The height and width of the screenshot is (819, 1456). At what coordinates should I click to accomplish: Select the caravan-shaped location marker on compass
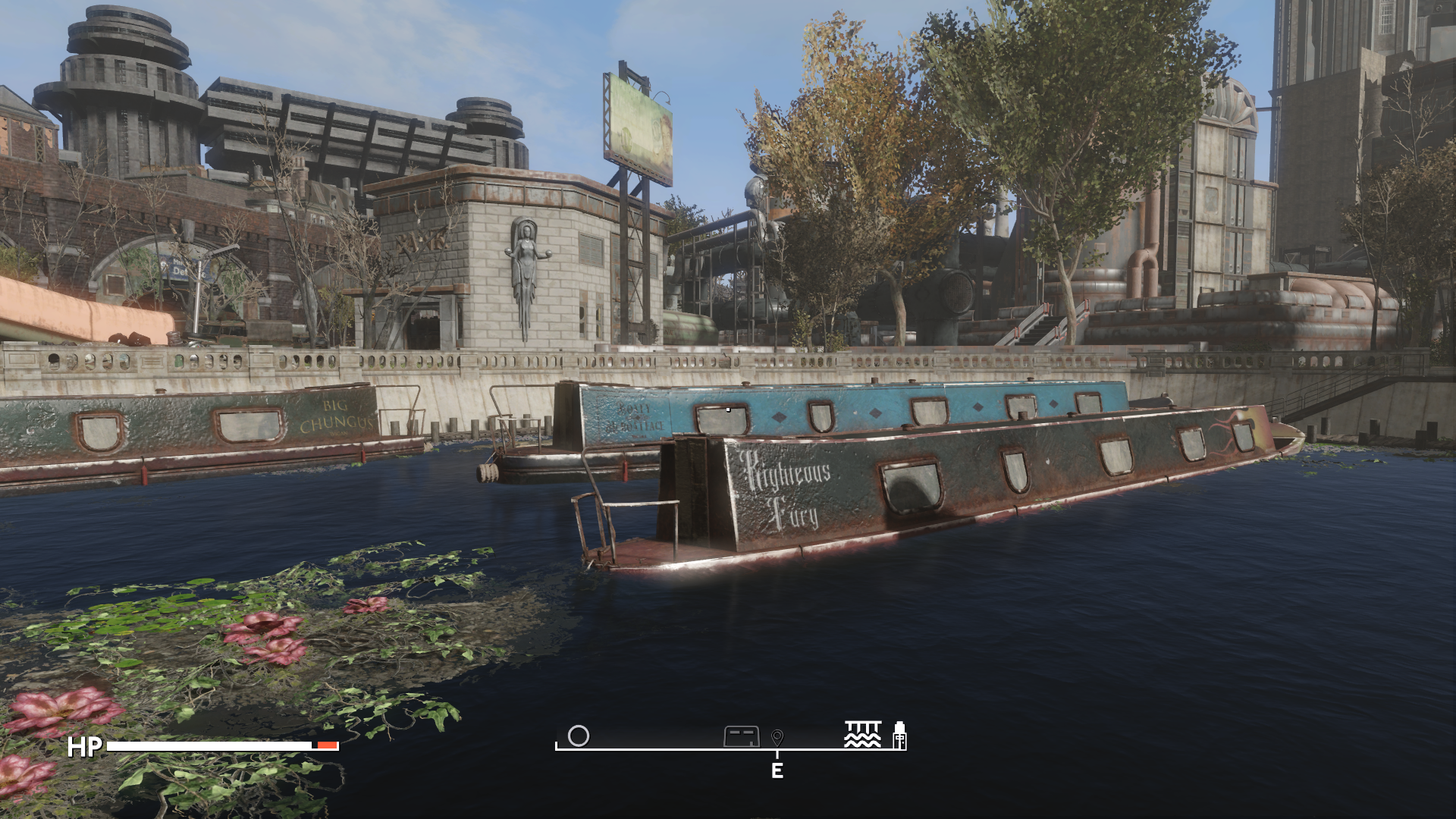pyautogui.click(x=741, y=736)
